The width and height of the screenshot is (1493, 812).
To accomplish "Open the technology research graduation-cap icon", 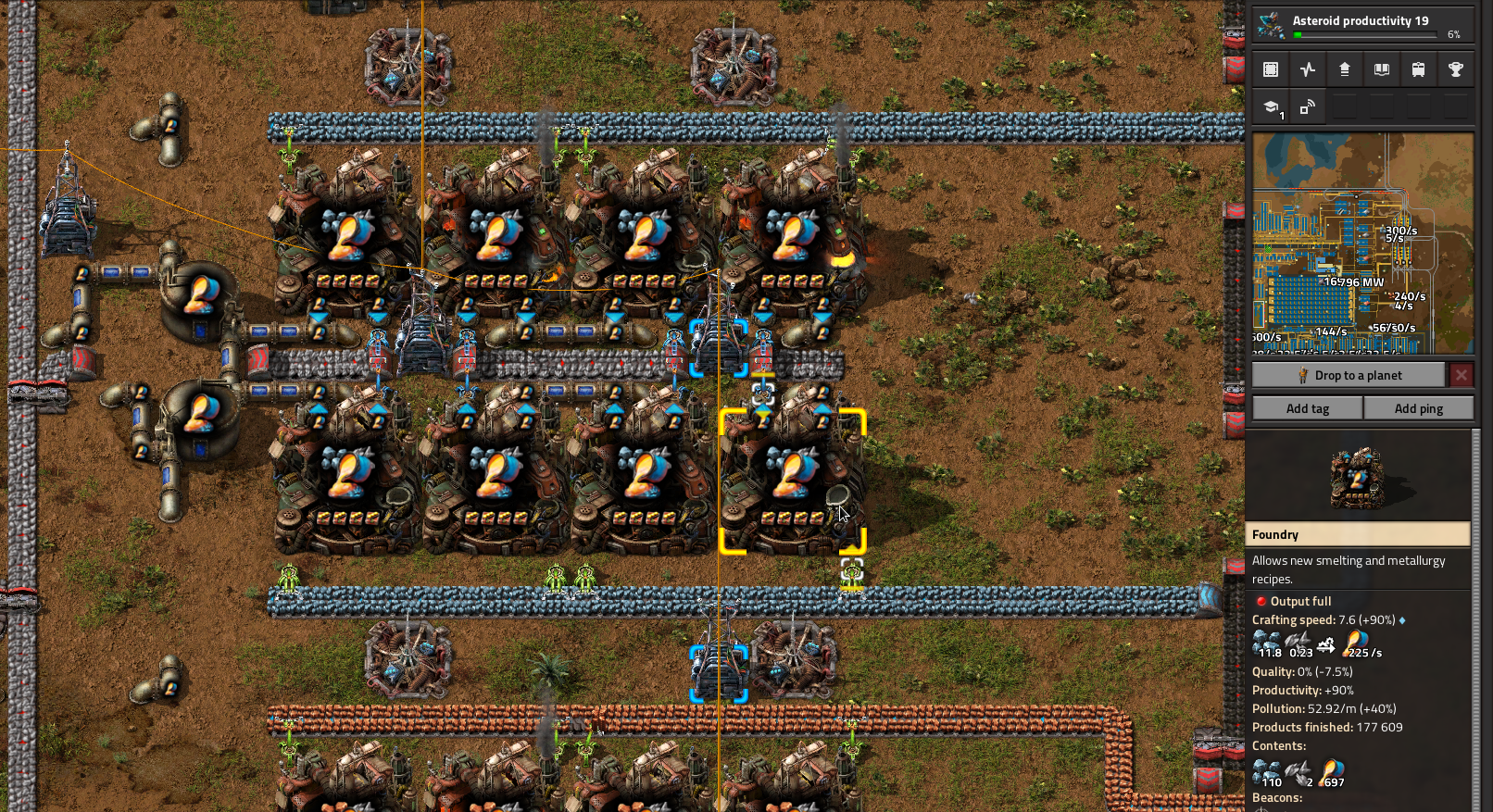I will tap(1271, 105).
